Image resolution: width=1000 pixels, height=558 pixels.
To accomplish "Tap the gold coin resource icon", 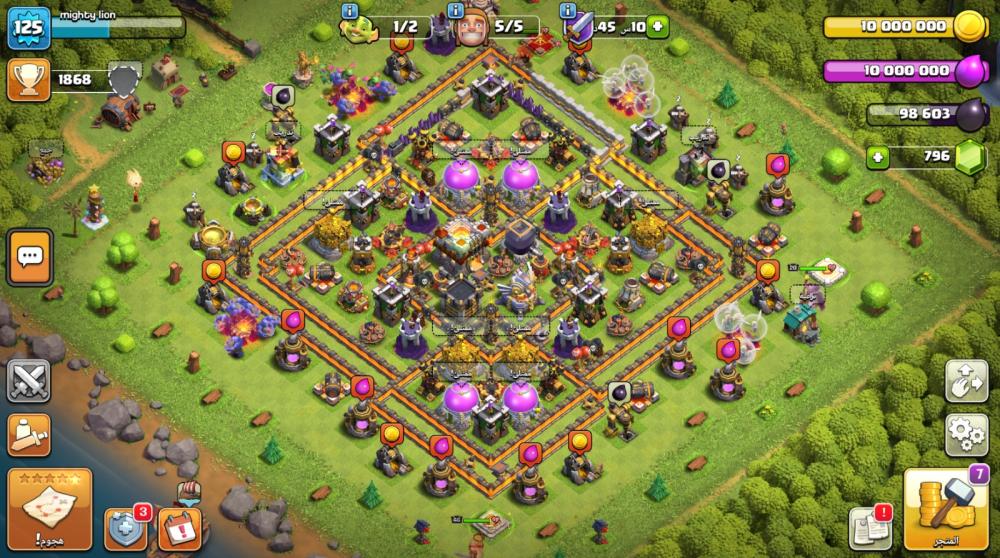I will pos(969,27).
